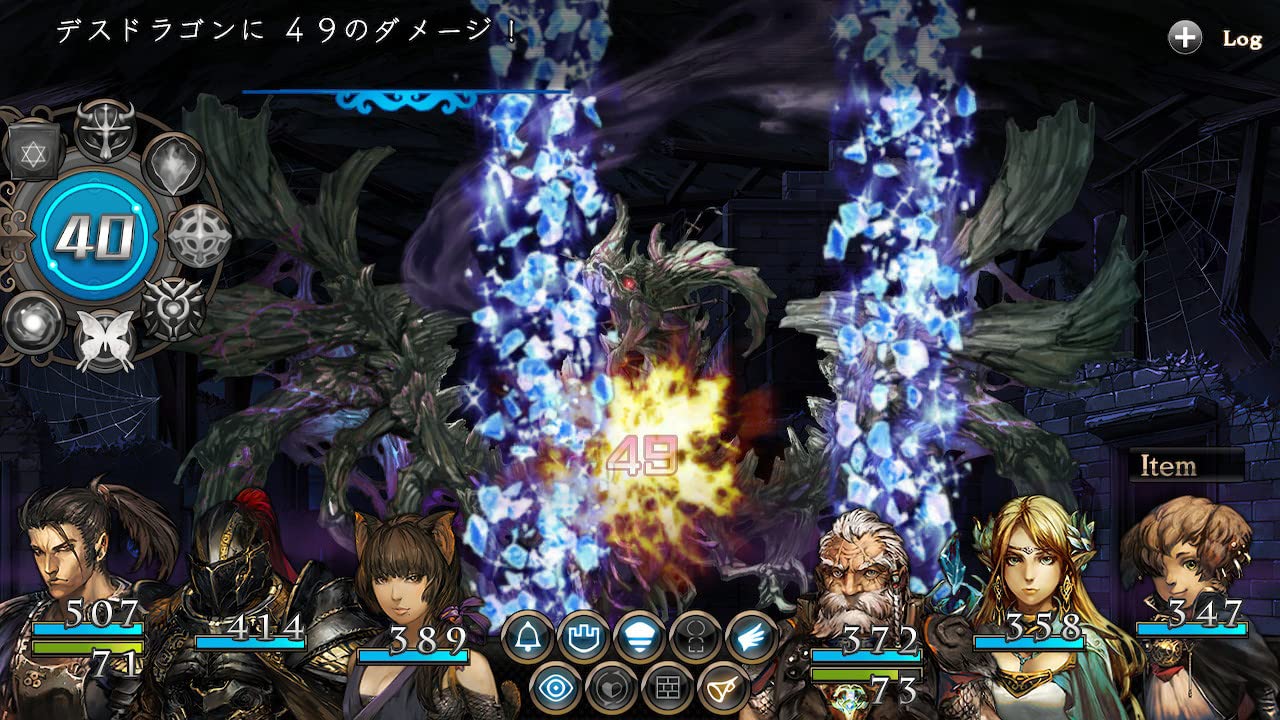Select the flame crest on the wheel
1280x720 pixels.
(173, 165)
